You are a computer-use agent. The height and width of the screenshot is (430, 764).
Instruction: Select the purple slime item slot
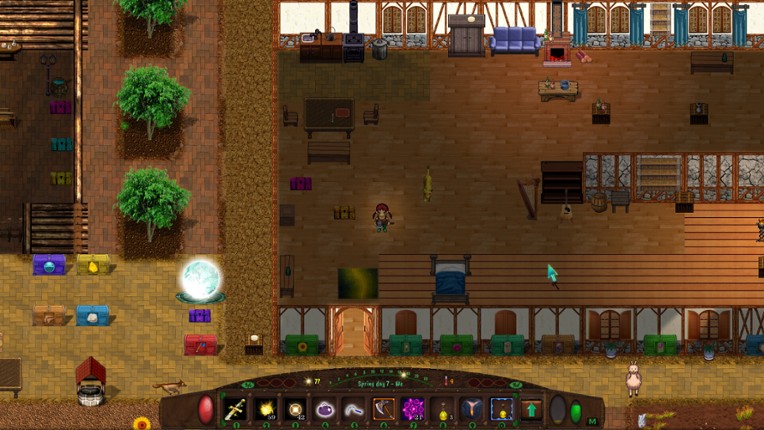(x=325, y=409)
